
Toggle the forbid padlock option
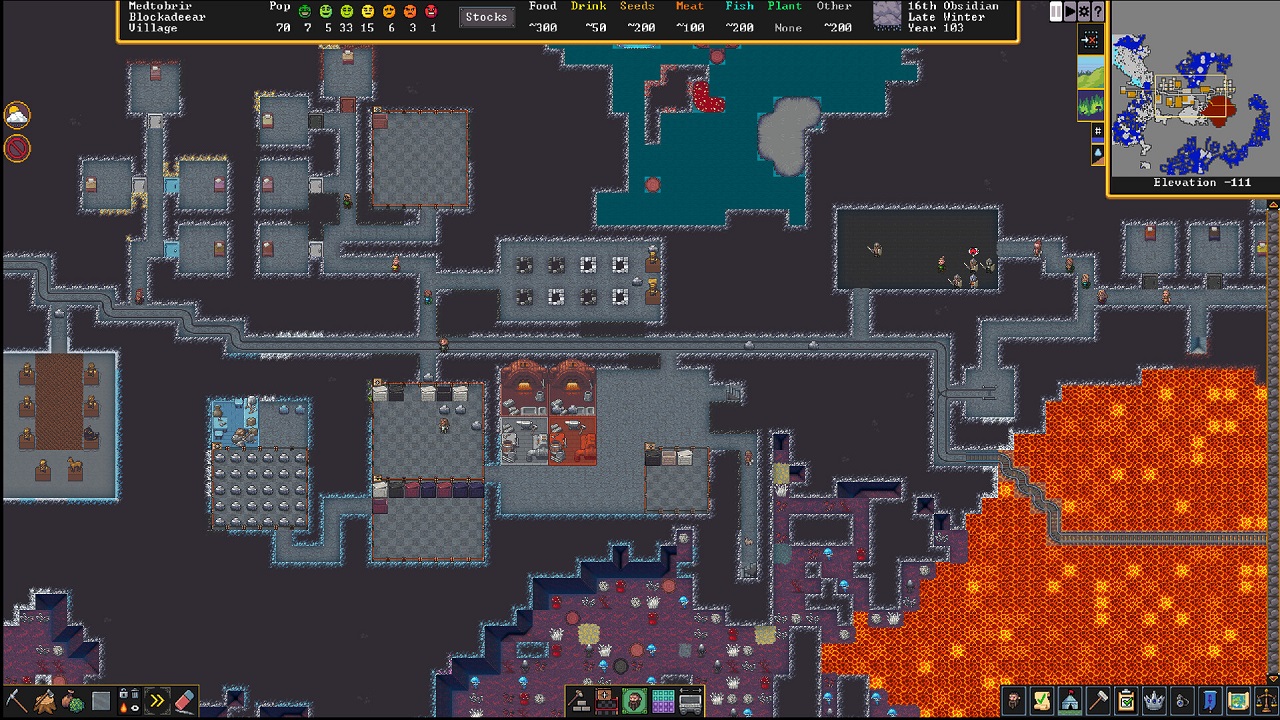(122, 693)
